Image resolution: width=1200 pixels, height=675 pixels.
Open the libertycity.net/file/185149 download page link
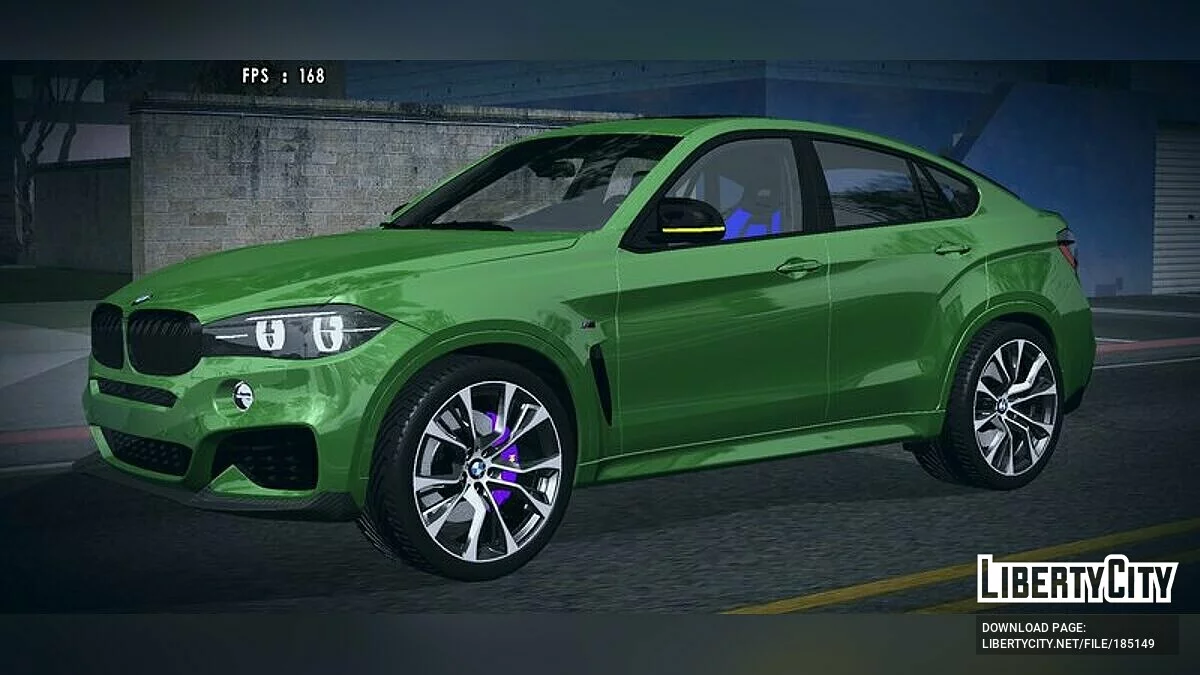pos(1068,643)
